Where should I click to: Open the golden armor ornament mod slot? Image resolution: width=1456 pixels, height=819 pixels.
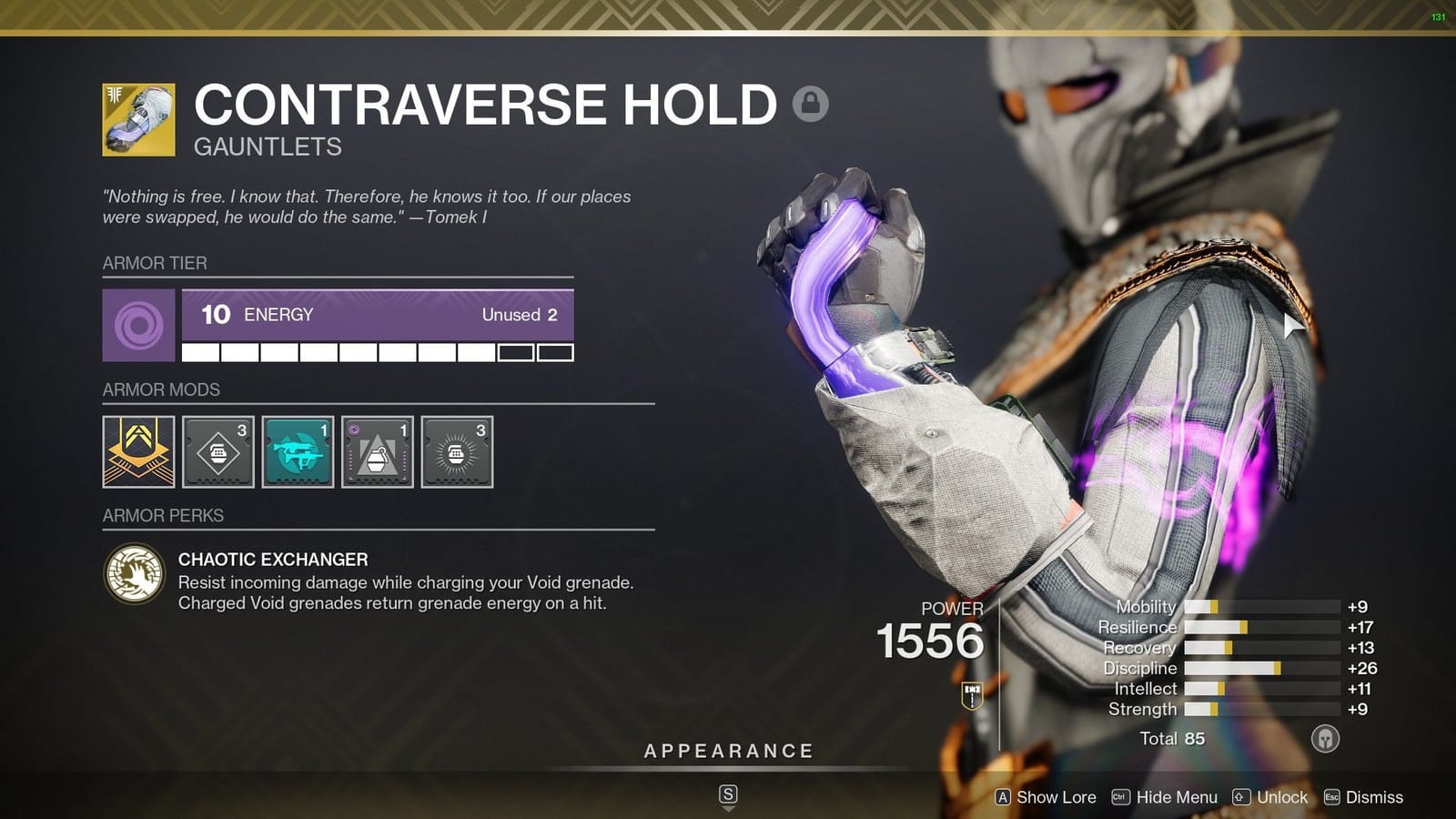click(x=137, y=450)
